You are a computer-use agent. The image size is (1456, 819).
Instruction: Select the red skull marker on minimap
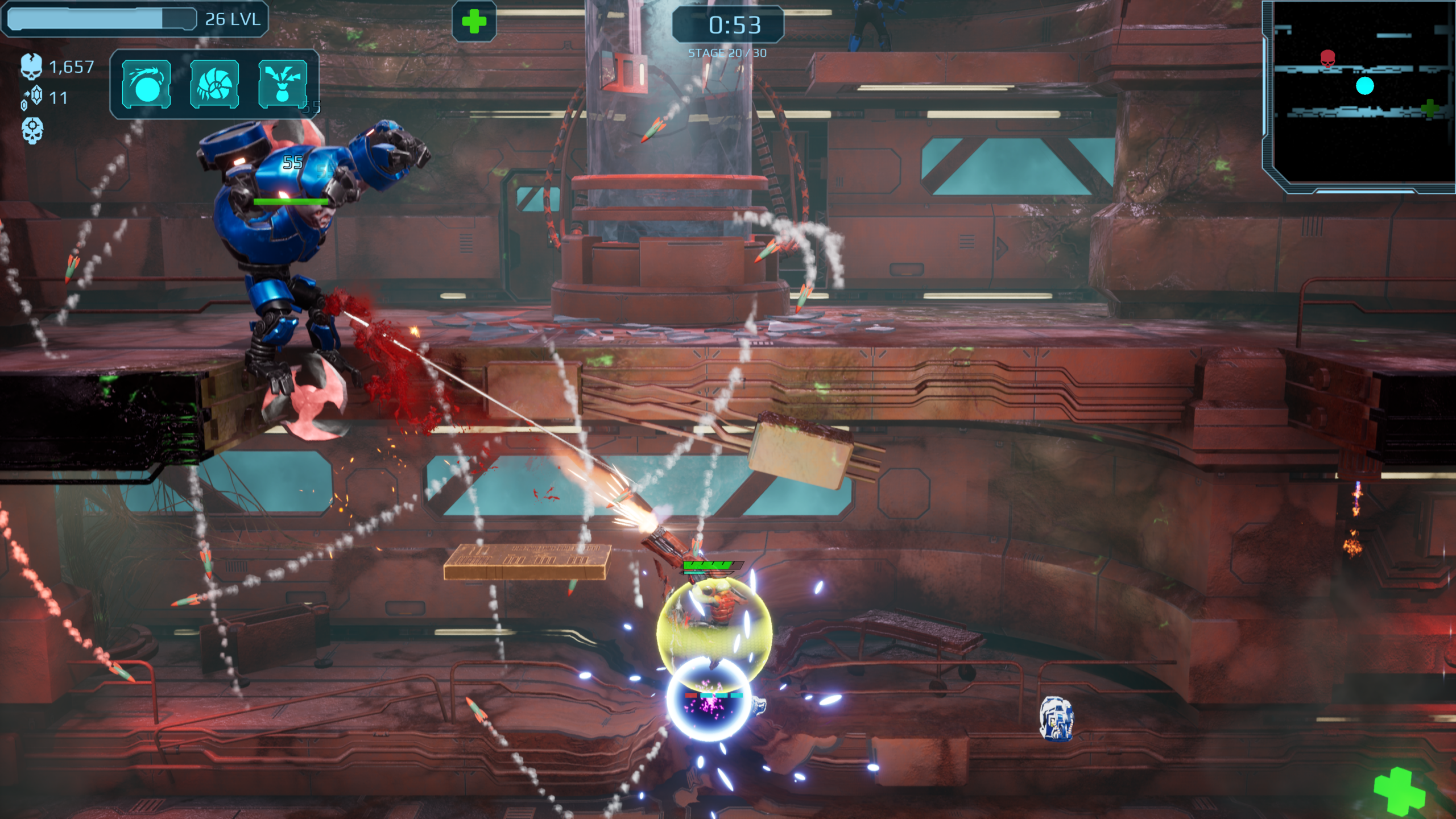point(1327,58)
